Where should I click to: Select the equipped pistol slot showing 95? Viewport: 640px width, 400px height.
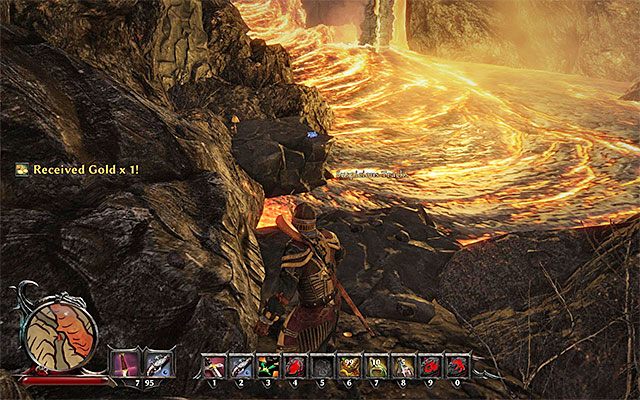158,362
